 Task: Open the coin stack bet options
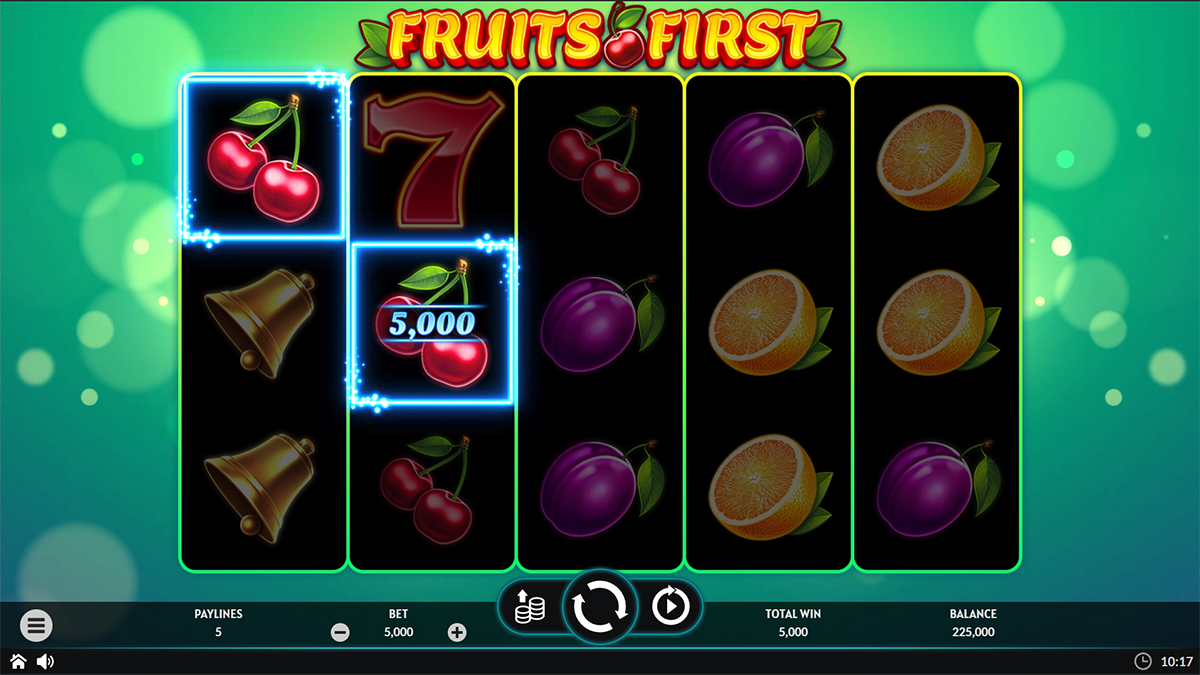pyautogui.click(x=530, y=607)
